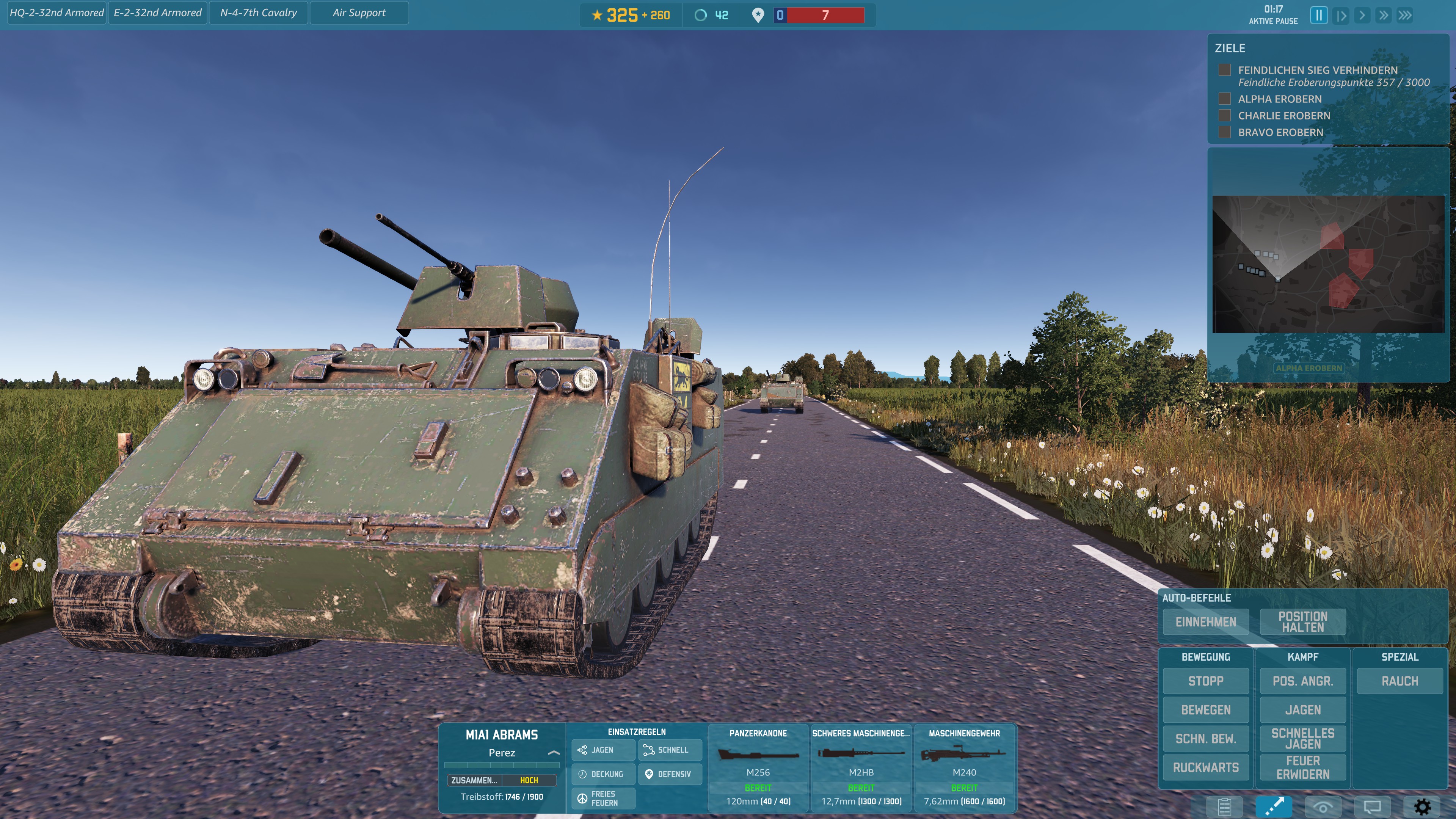Toggle the Deckung engagement rule
This screenshot has width=1456, height=819.
(603, 774)
